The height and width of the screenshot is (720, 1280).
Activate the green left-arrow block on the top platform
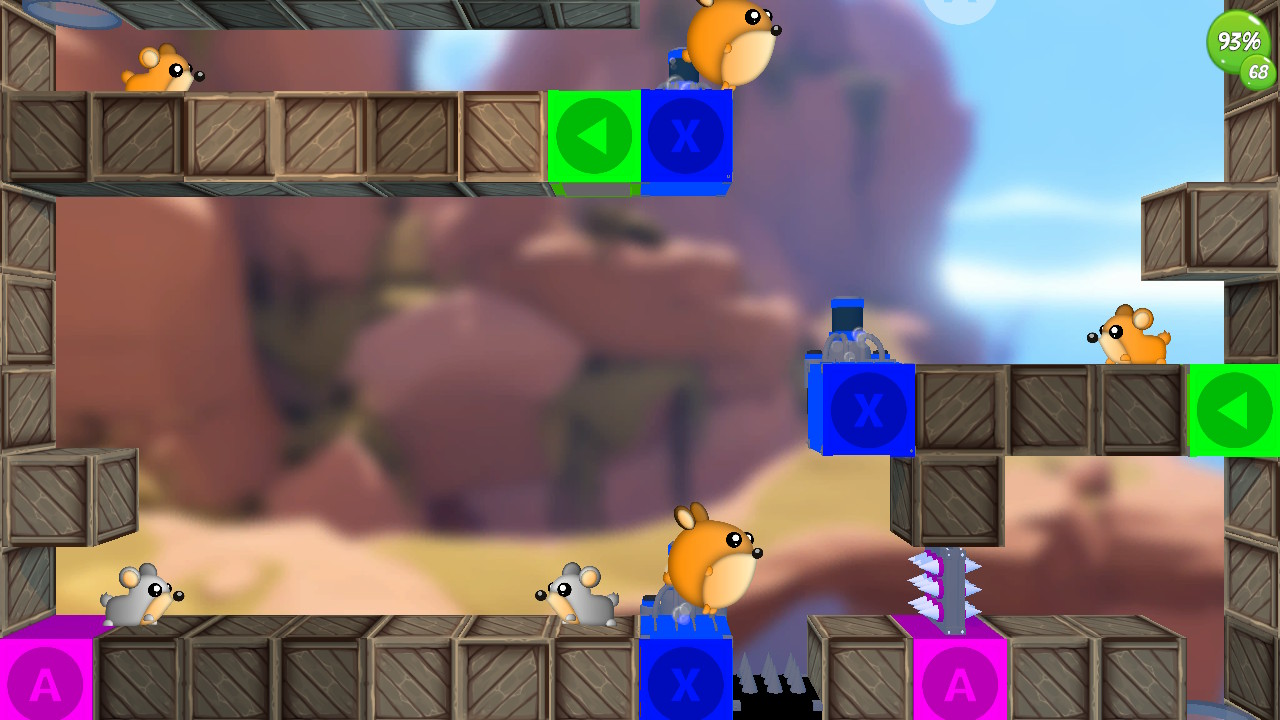click(x=593, y=137)
